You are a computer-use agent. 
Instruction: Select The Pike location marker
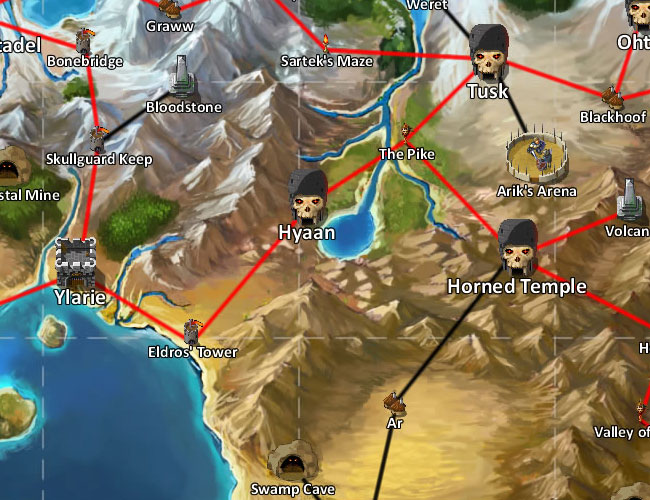(406, 133)
